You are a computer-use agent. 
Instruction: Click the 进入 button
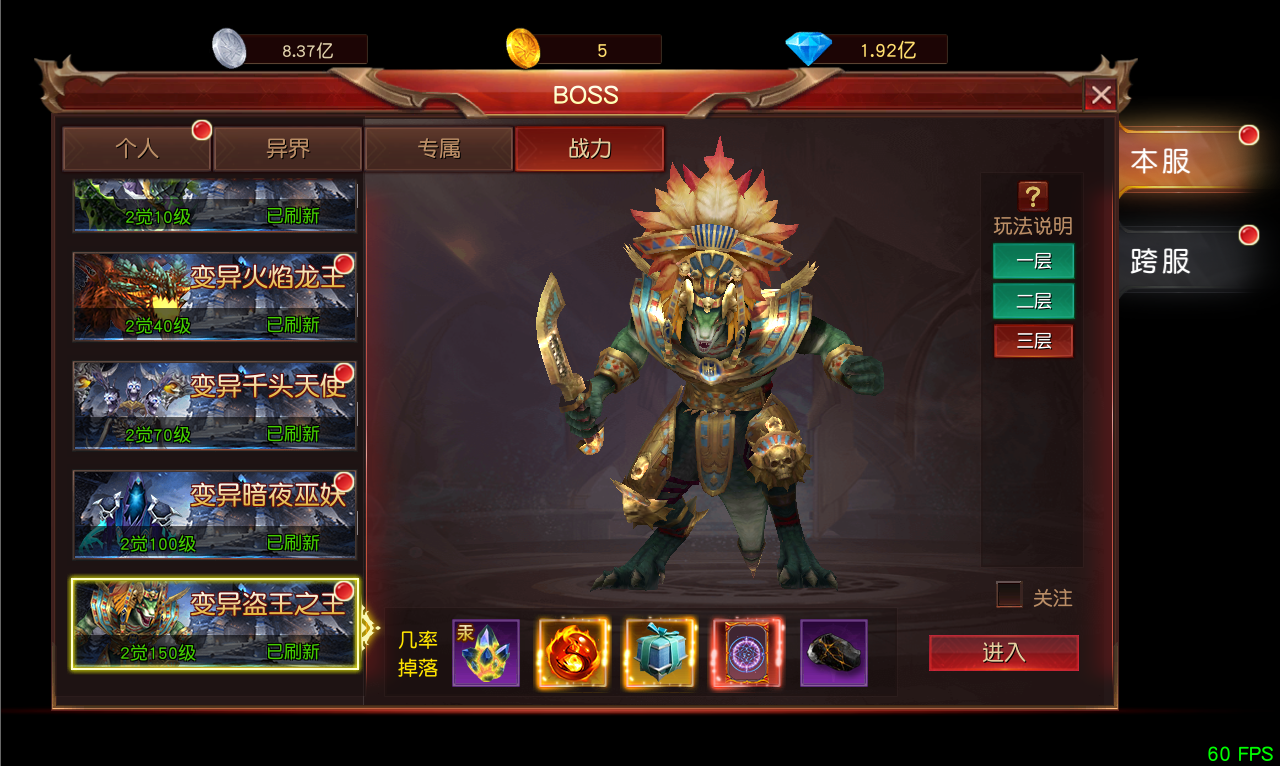point(1003,653)
